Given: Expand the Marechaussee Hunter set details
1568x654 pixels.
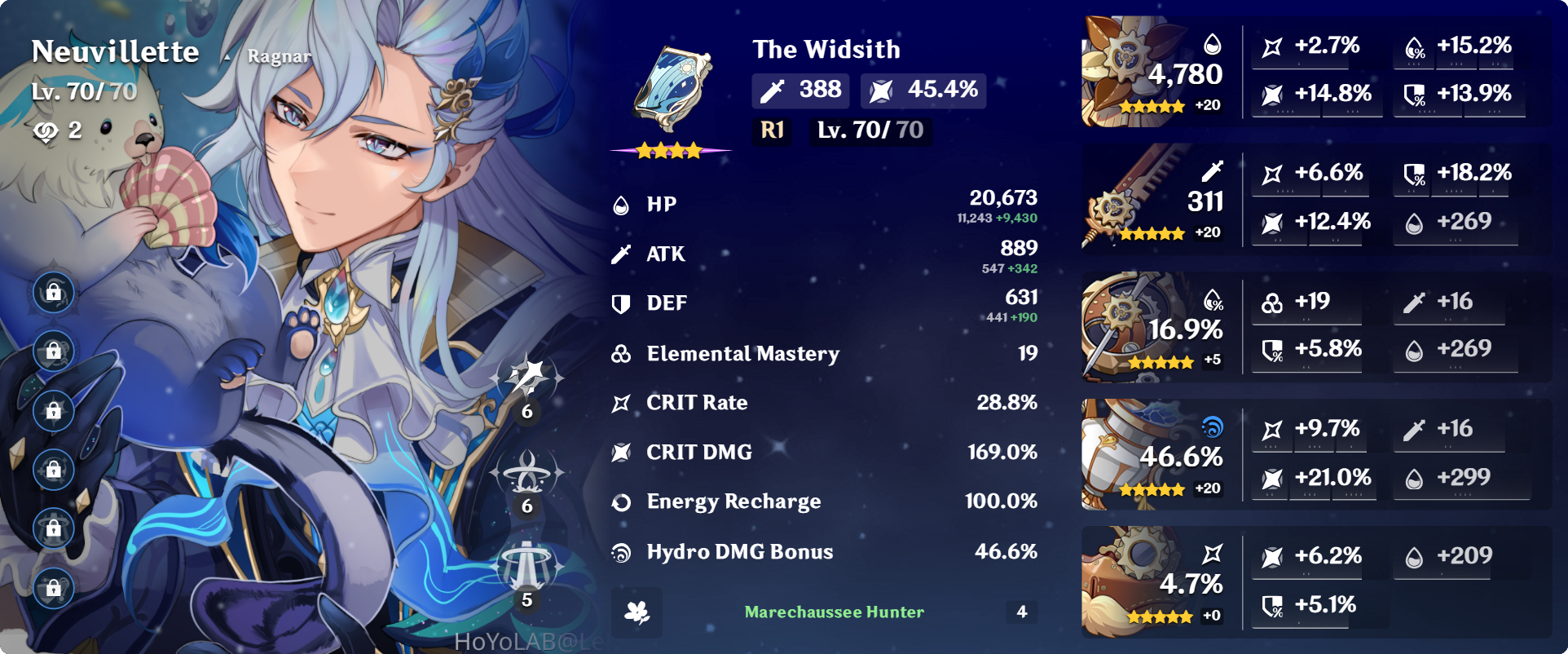Looking at the screenshot, I should 832,612.
